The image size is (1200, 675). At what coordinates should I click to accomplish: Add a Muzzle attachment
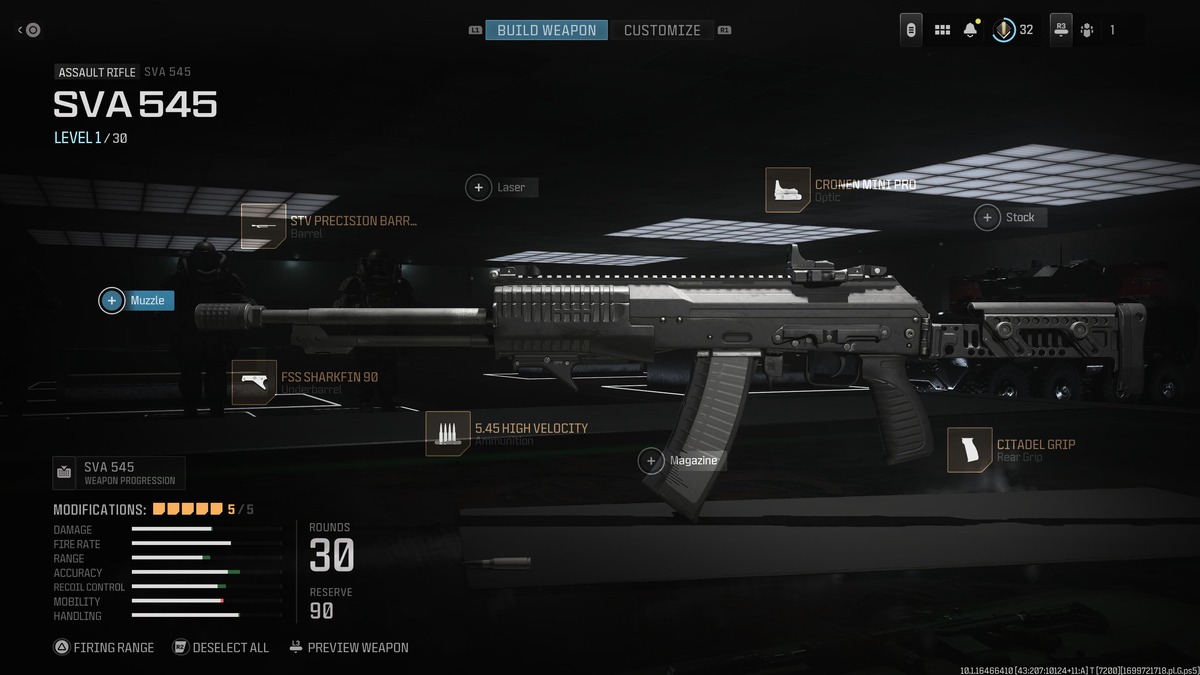(x=136, y=300)
